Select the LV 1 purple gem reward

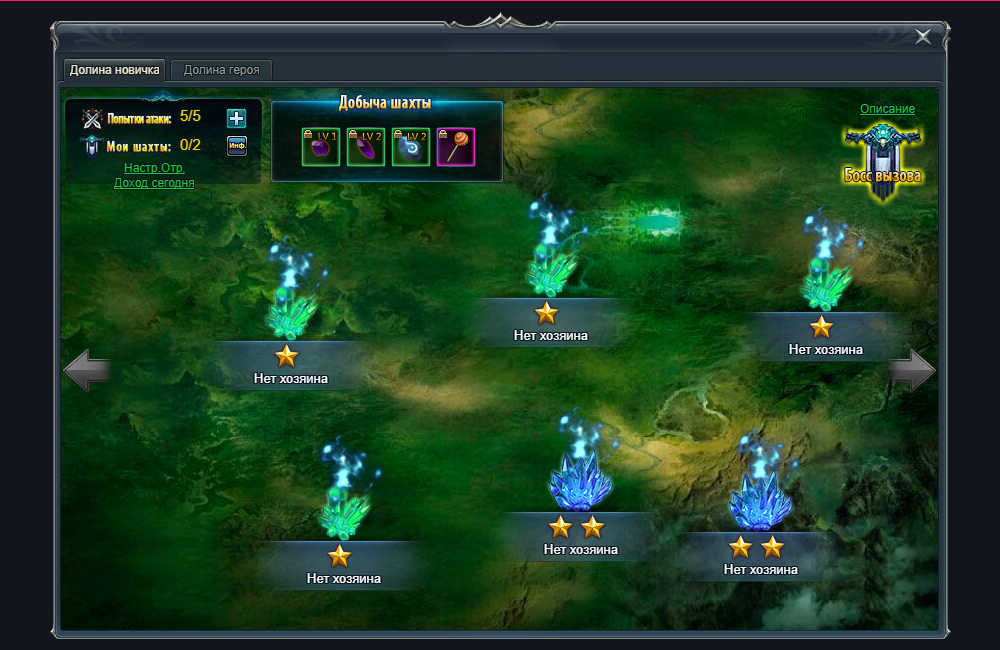tap(321, 147)
